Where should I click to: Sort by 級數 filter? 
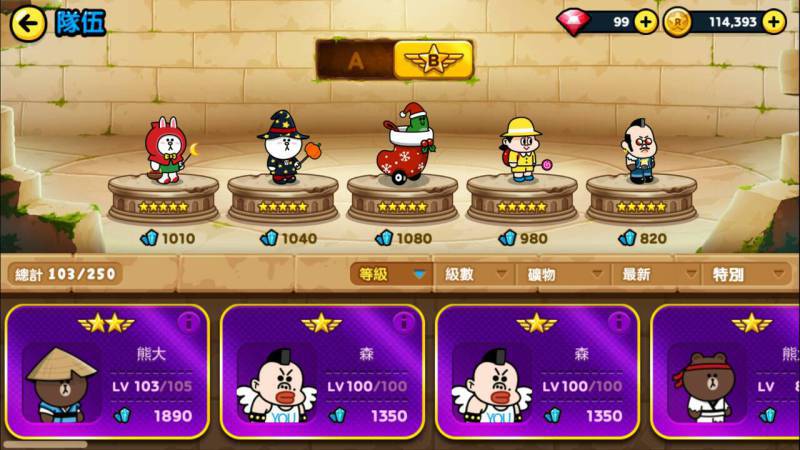click(472, 274)
